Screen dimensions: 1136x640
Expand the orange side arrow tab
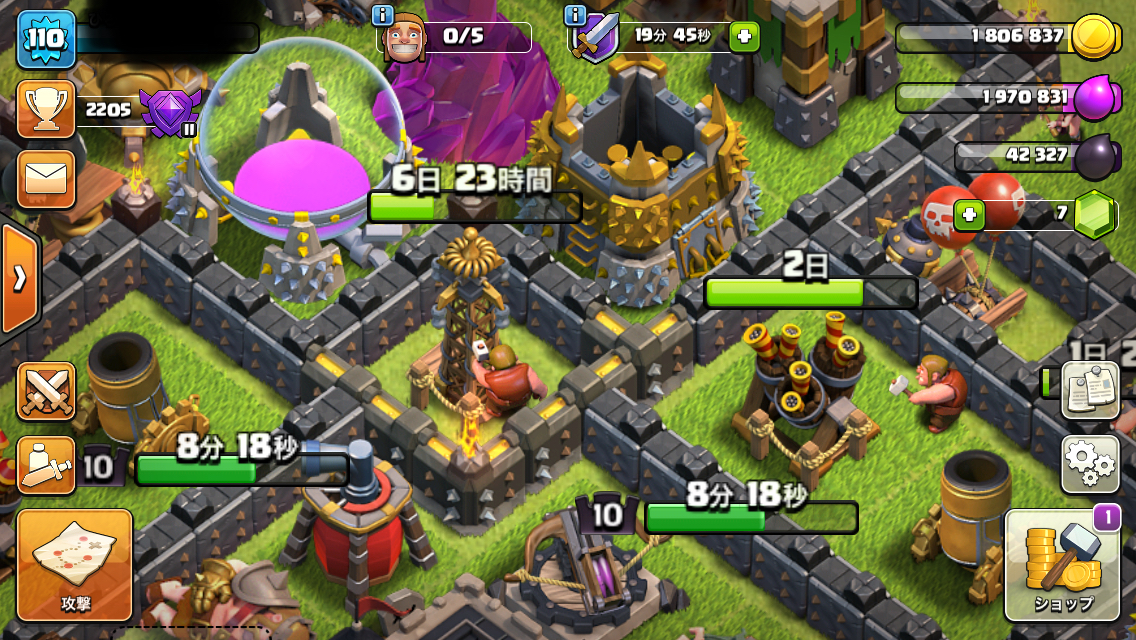tap(19, 278)
